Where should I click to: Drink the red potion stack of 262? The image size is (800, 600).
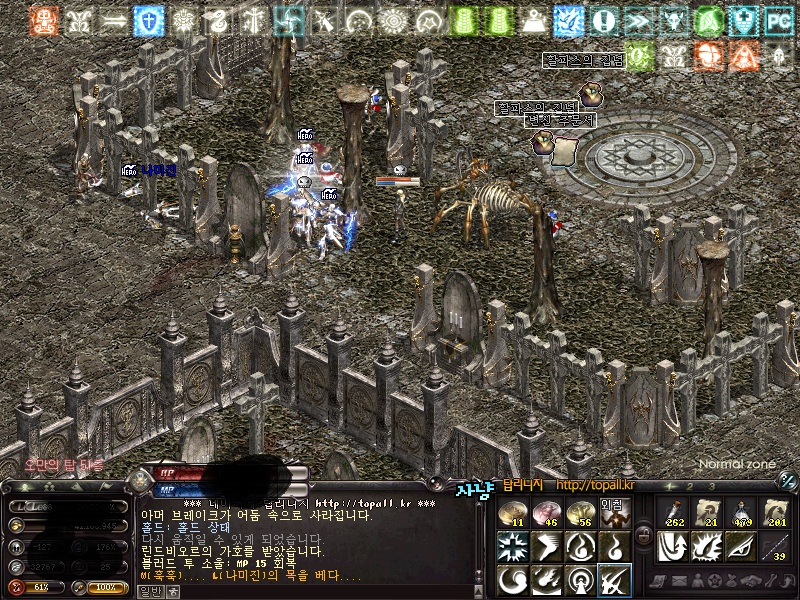672,513
